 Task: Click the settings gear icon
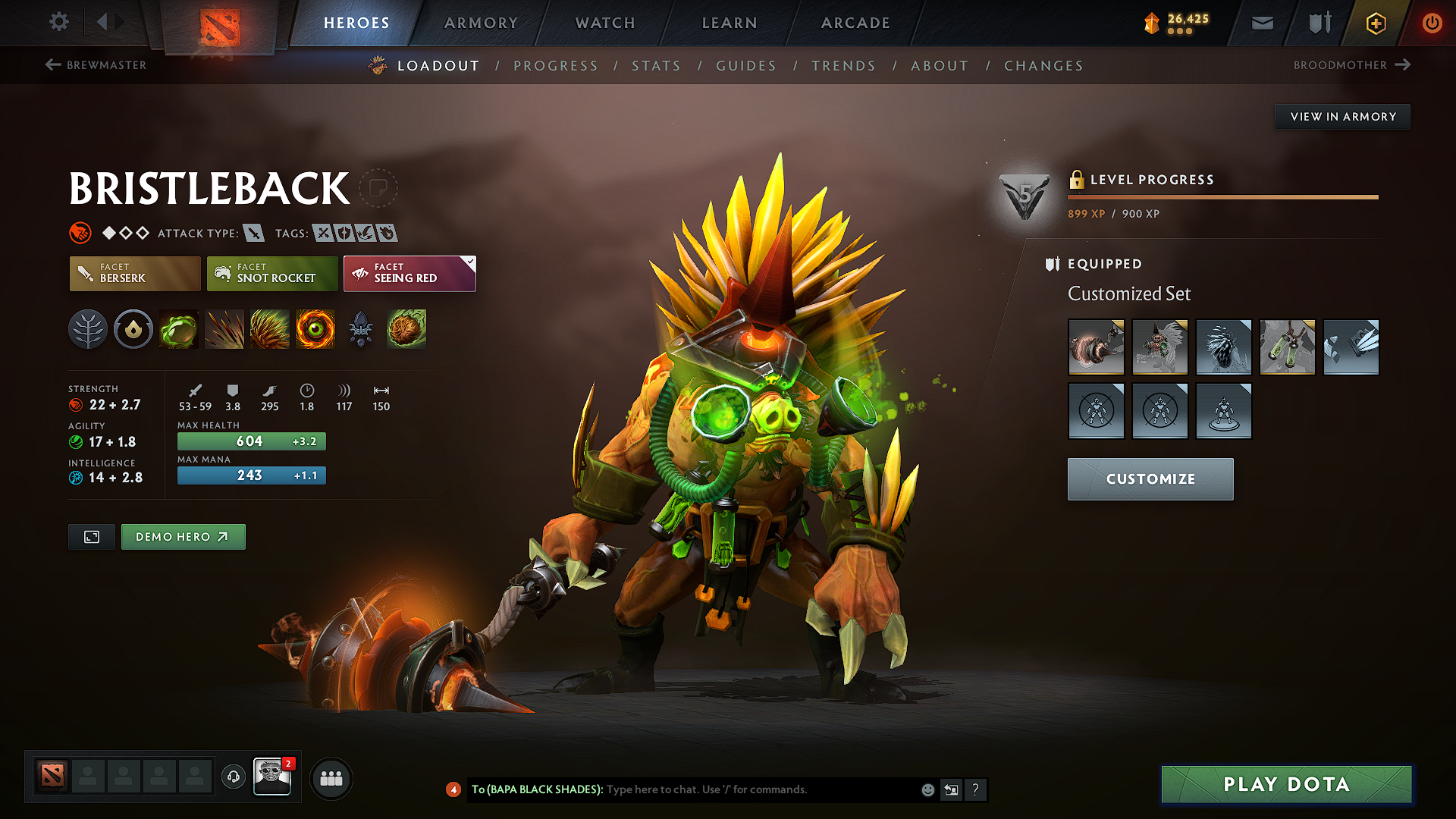58,22
